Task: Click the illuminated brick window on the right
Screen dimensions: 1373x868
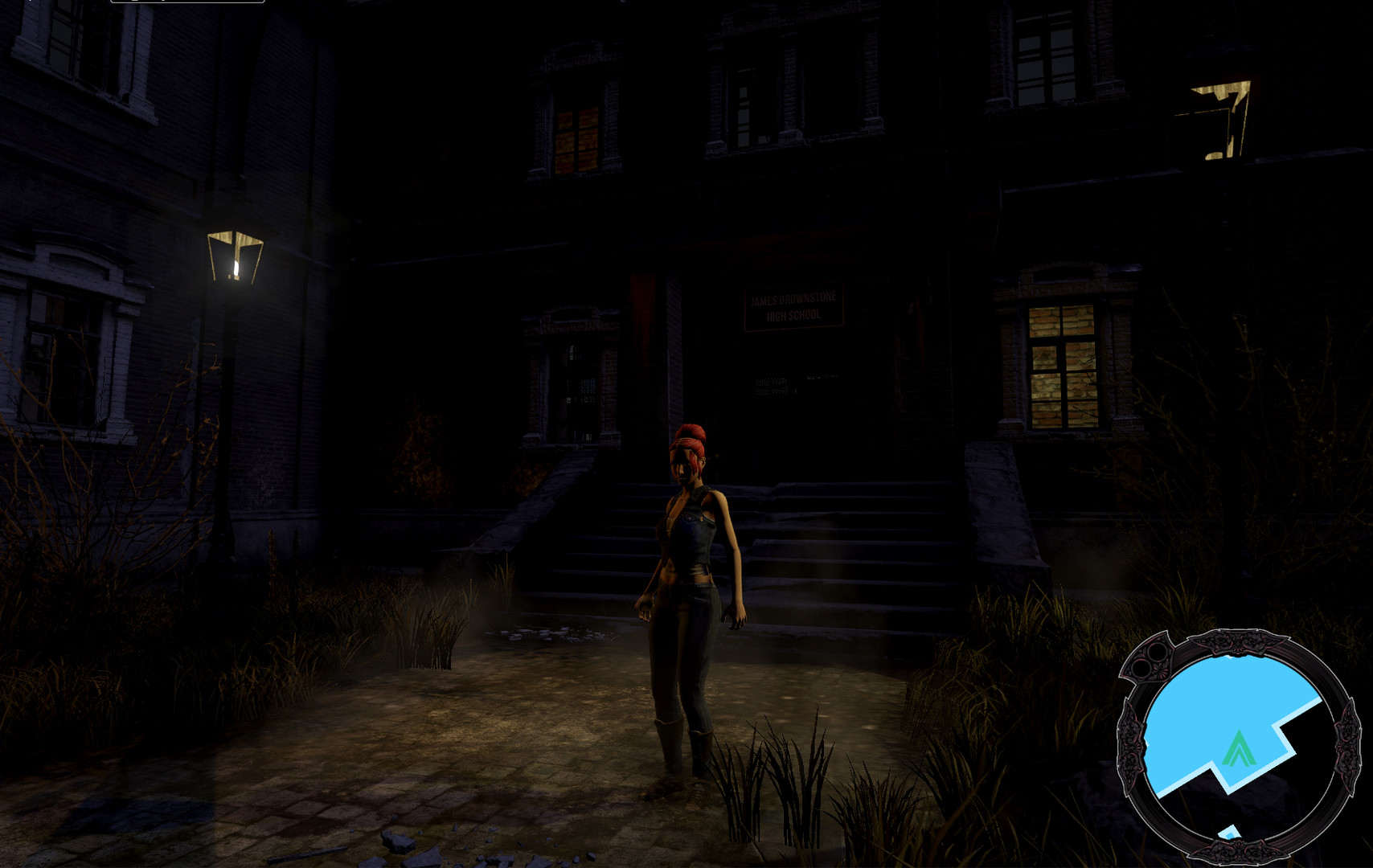Action: 1063,366
